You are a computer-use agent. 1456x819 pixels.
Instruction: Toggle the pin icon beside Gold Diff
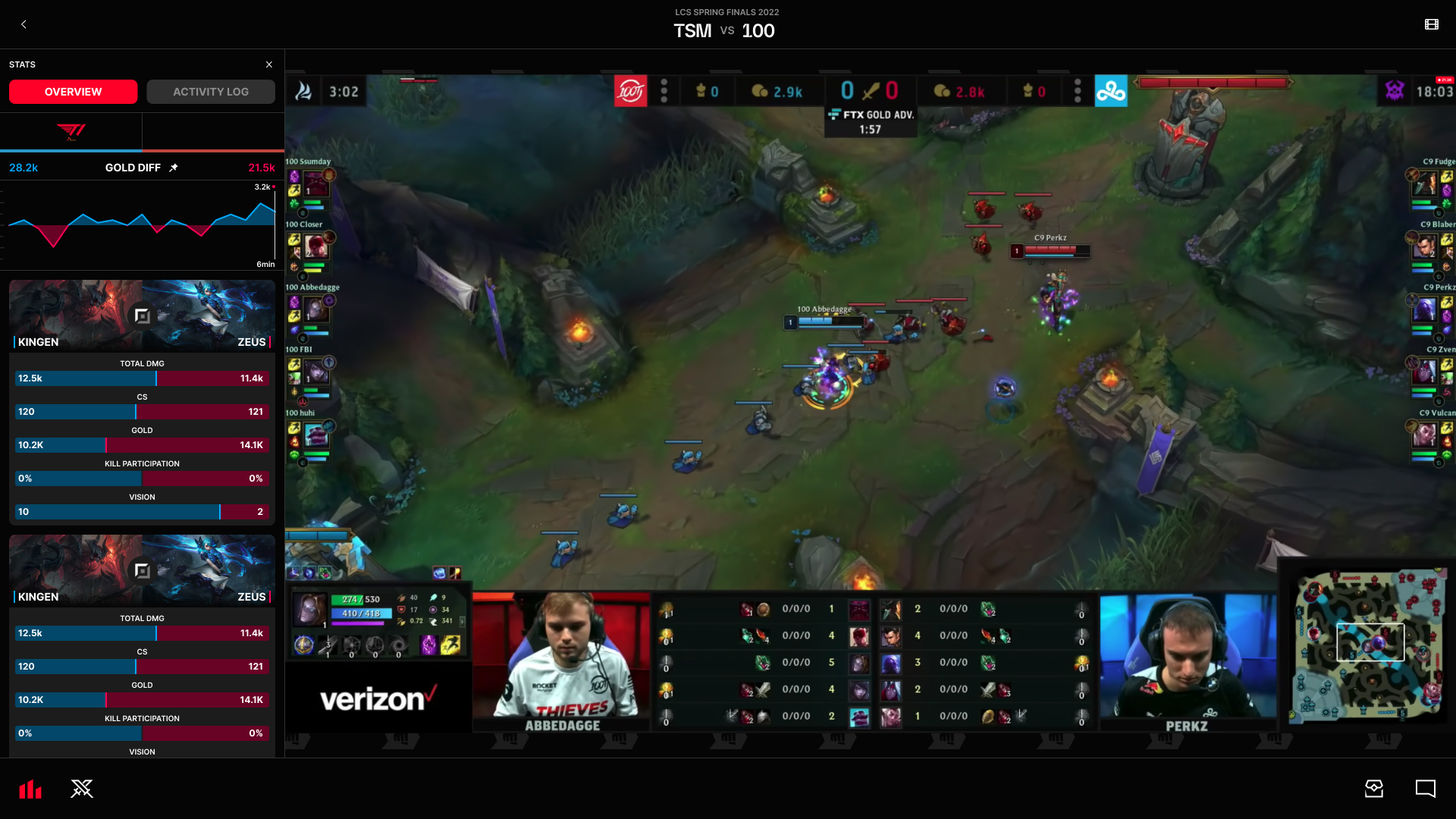pos(174,168)
